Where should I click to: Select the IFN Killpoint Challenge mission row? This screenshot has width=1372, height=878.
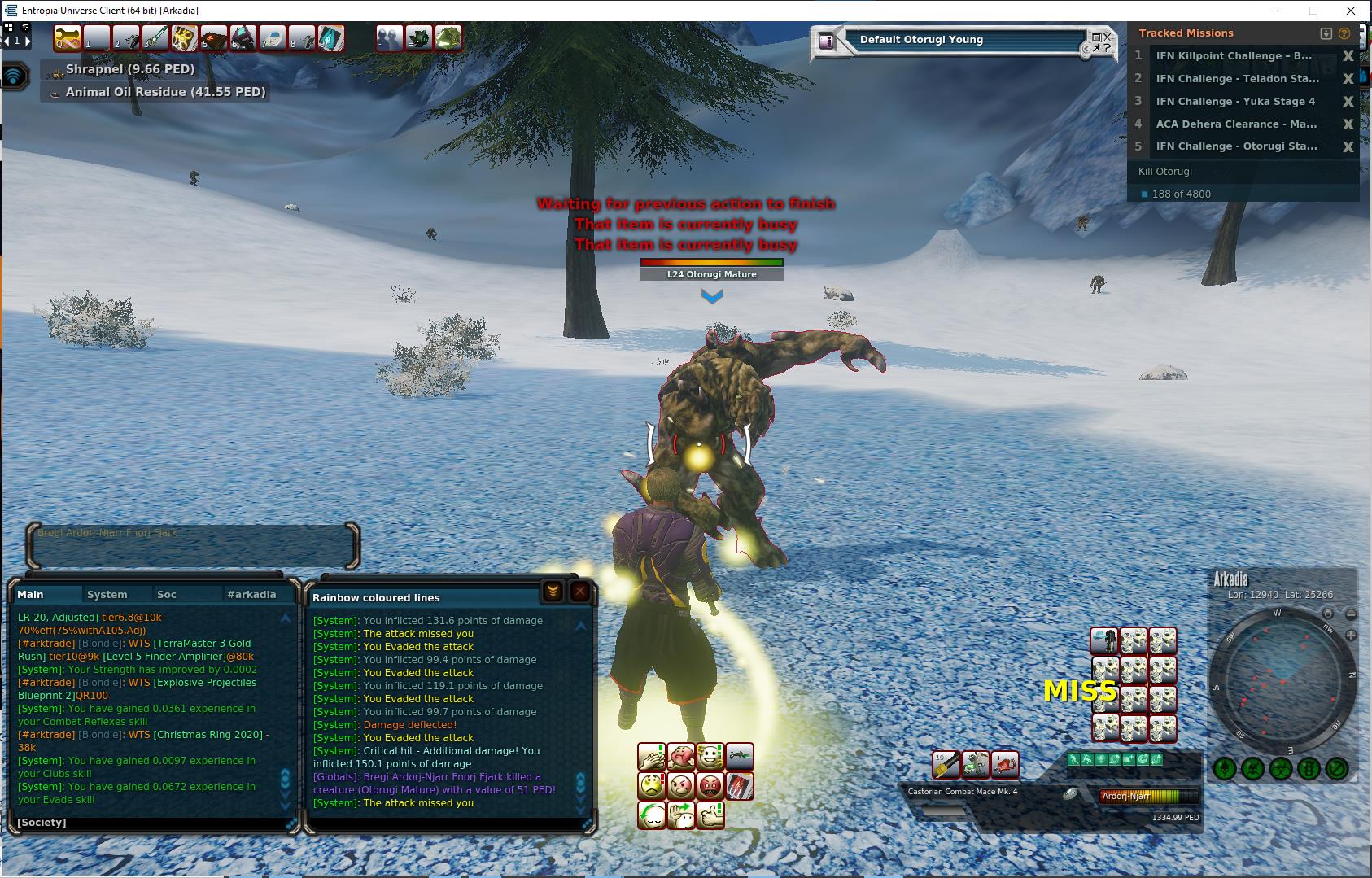tap(1234, 56)
